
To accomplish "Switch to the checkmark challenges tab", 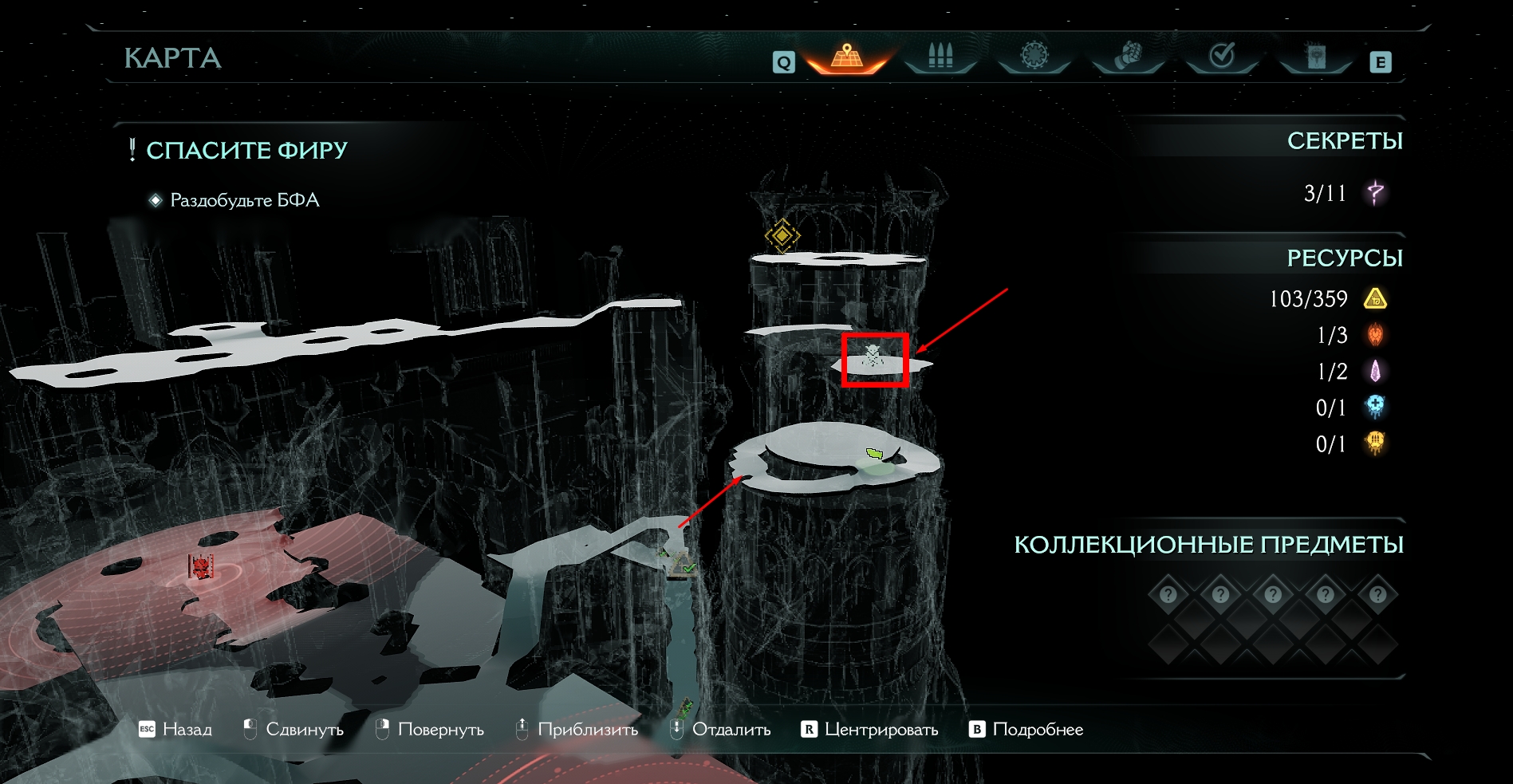I will pyautogui.click(x=1221, y=57).
